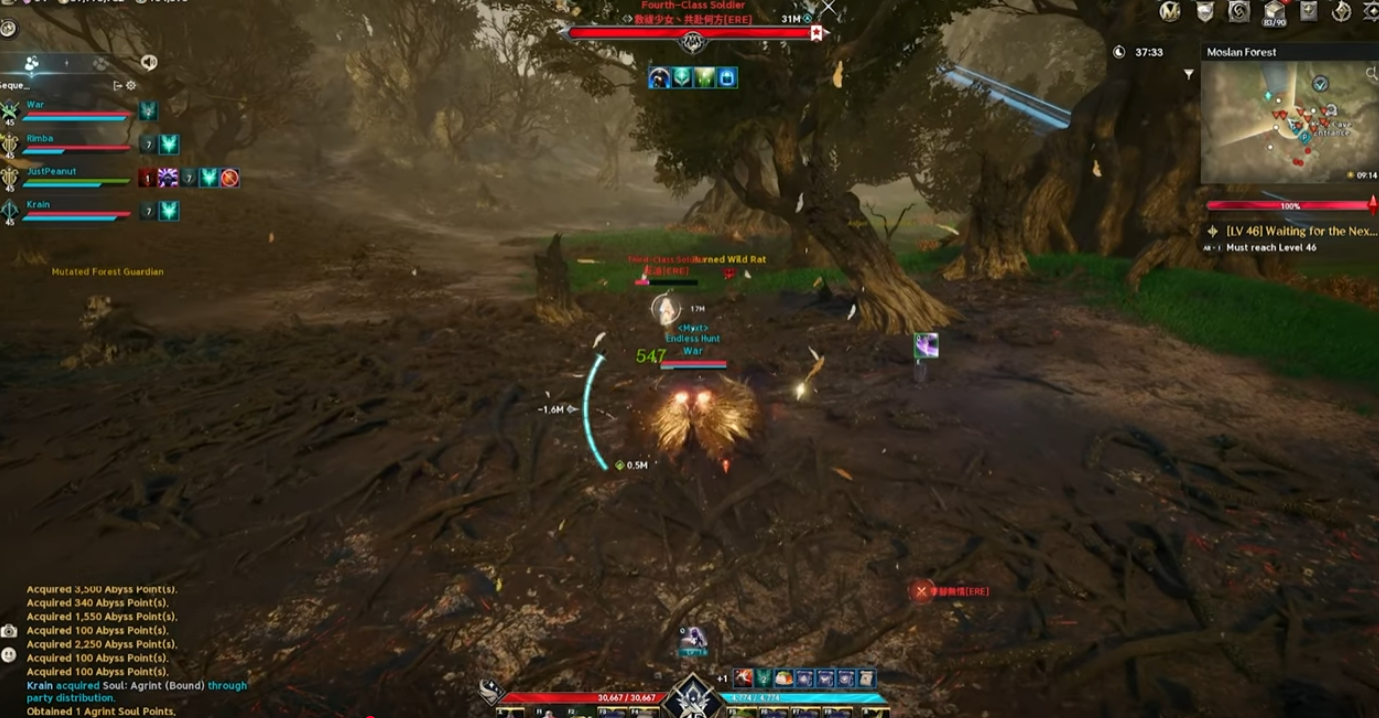Click the leave party icon
Screen dimensions: 1379x718
tap(117, 86)
